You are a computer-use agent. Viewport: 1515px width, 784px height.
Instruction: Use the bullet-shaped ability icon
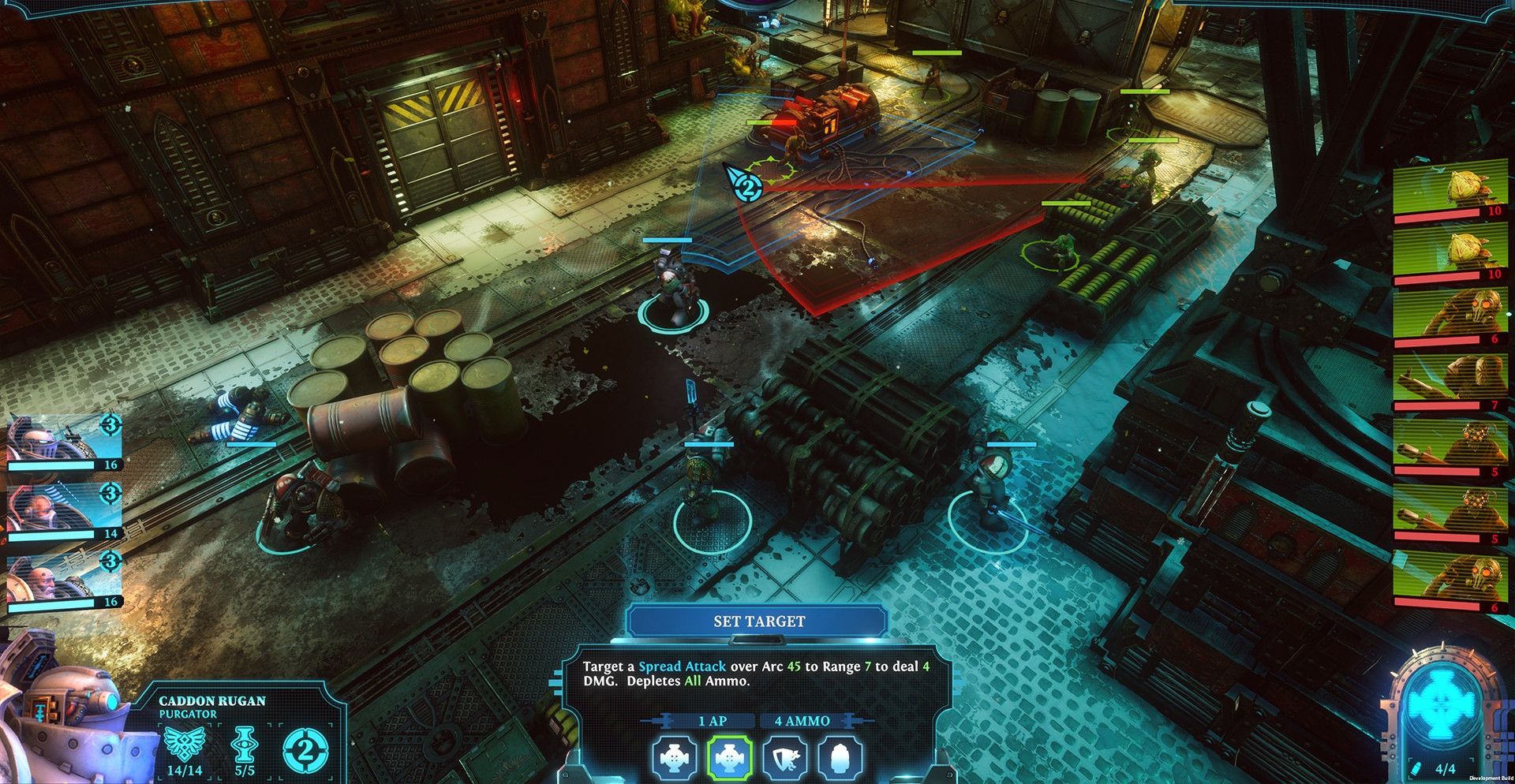tap(840, 758)
